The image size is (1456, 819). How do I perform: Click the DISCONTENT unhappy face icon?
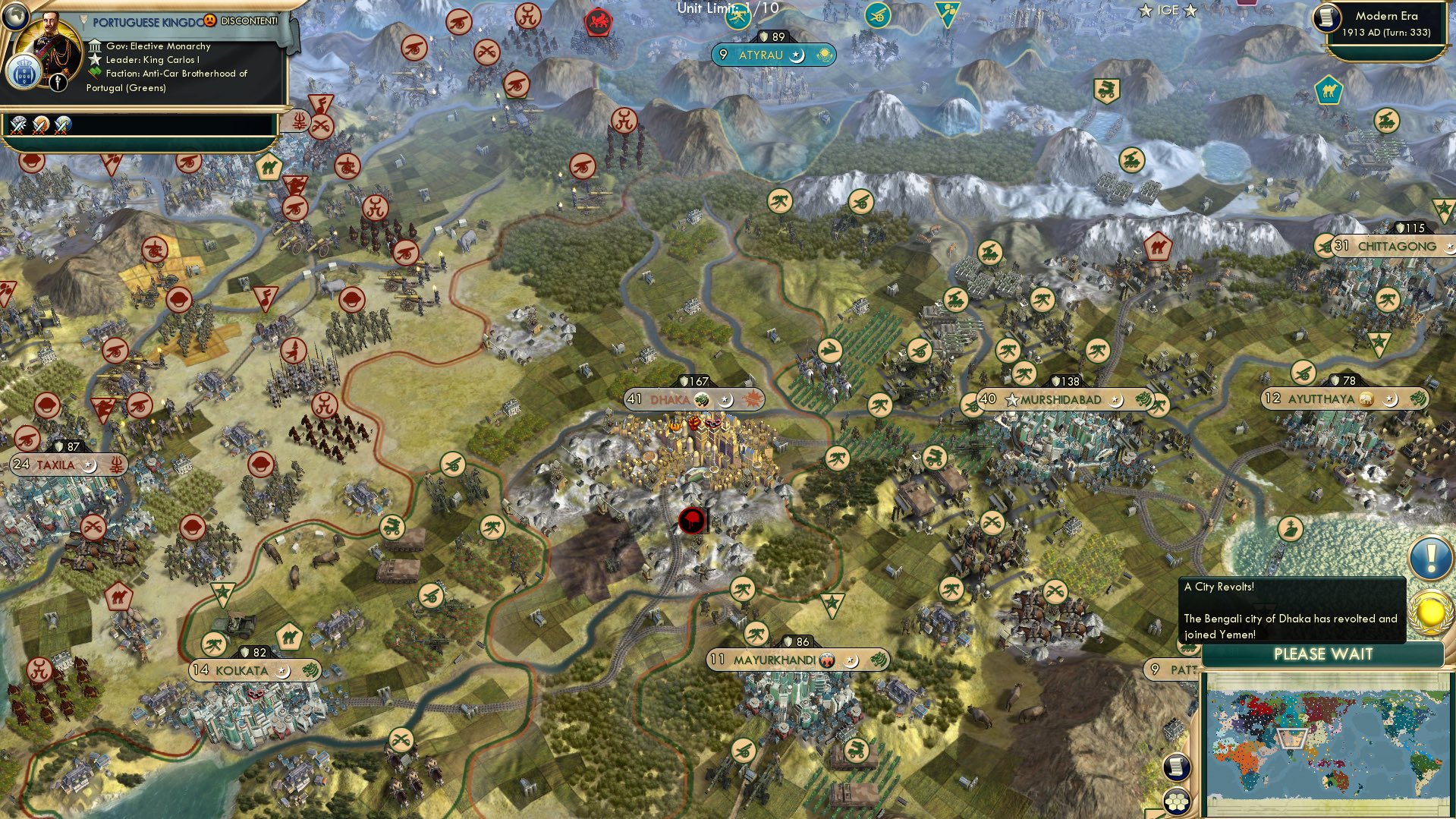[x=209, y=20]
